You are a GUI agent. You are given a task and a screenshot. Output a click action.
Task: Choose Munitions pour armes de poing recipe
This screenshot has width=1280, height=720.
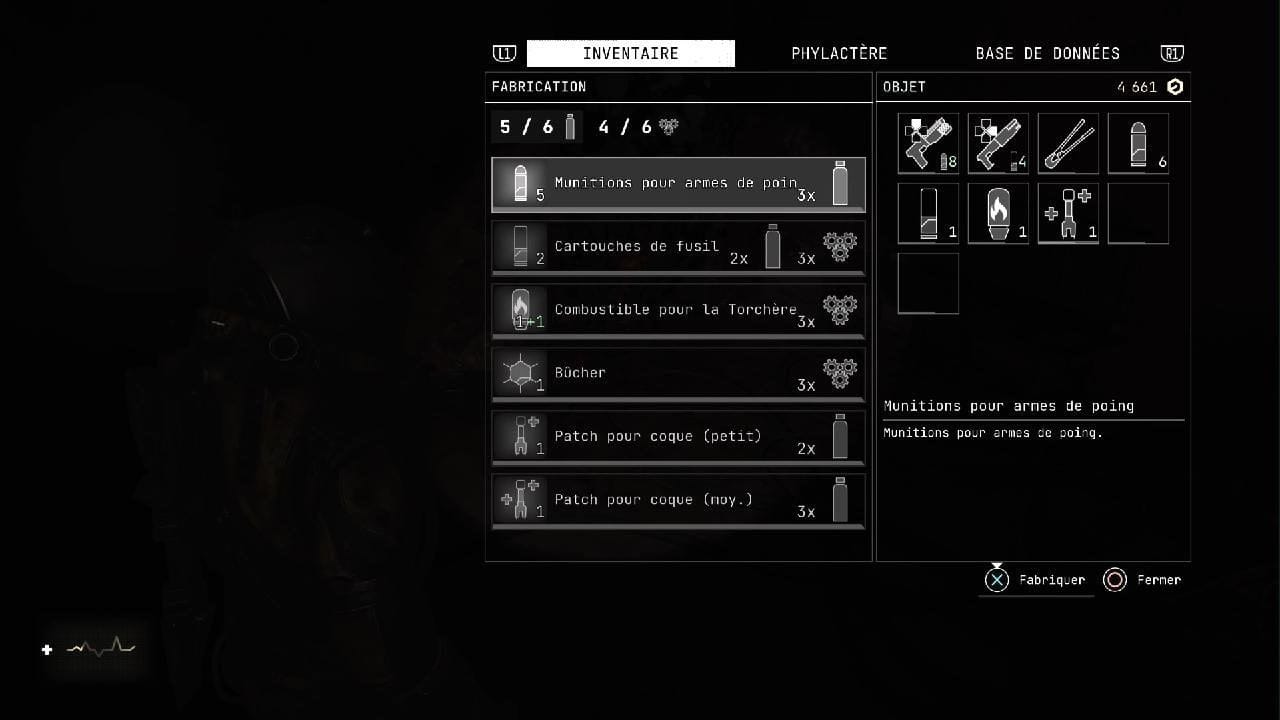coord(678,184)
